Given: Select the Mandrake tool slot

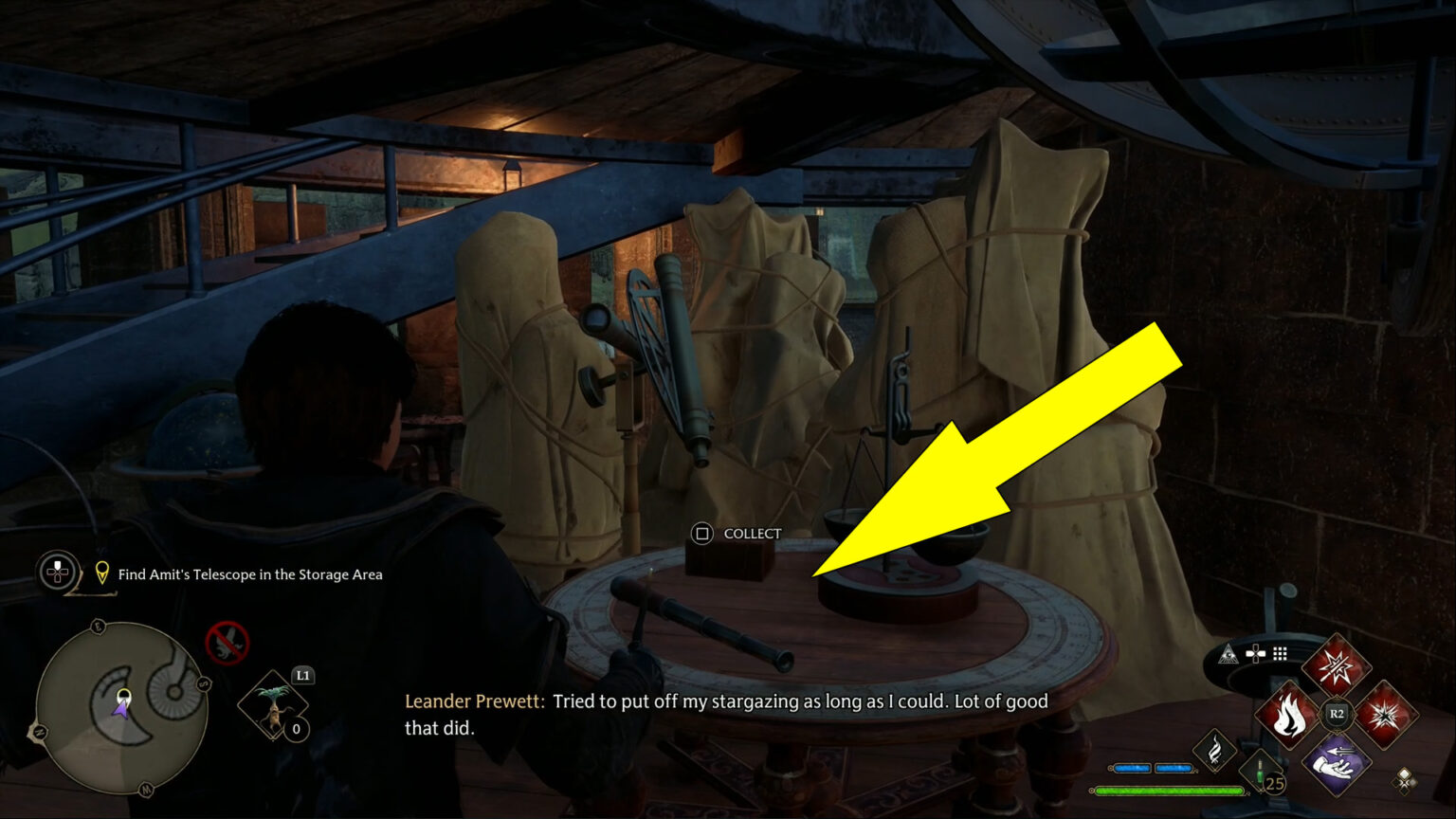Looking at the screenshot, I should click(273, 707).
